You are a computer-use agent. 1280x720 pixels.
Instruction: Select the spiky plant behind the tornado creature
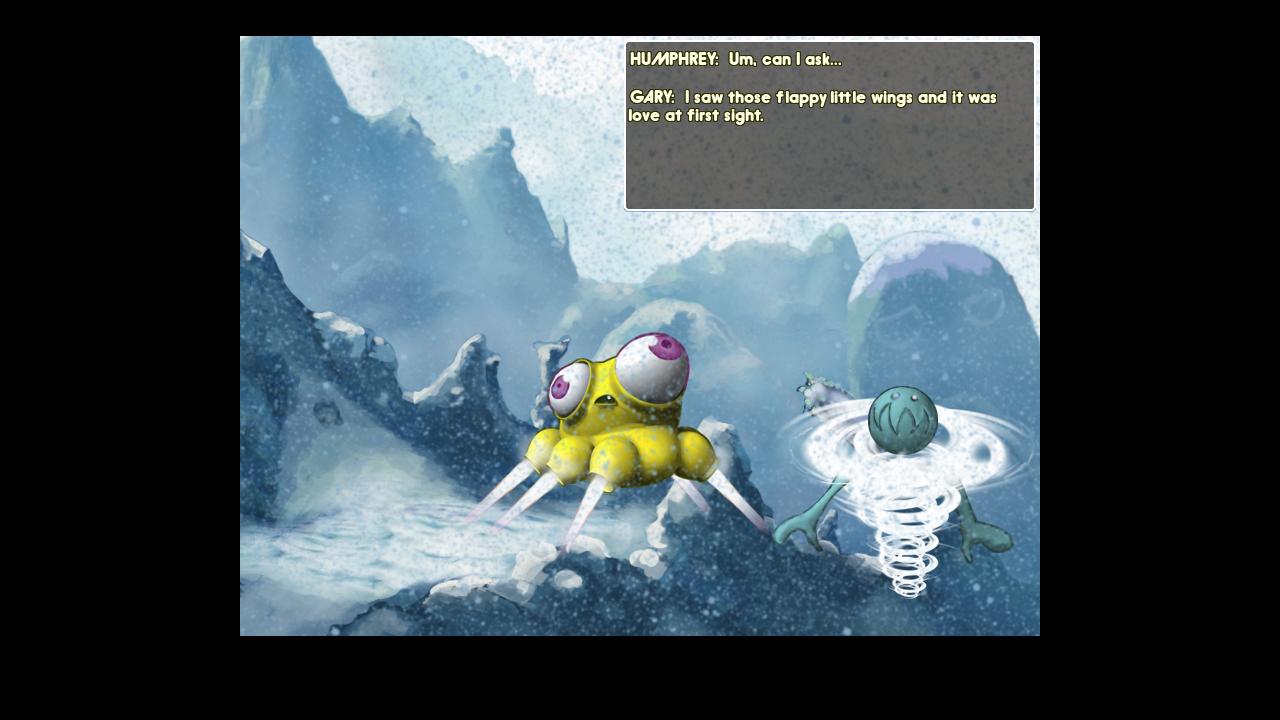[812, 390]
